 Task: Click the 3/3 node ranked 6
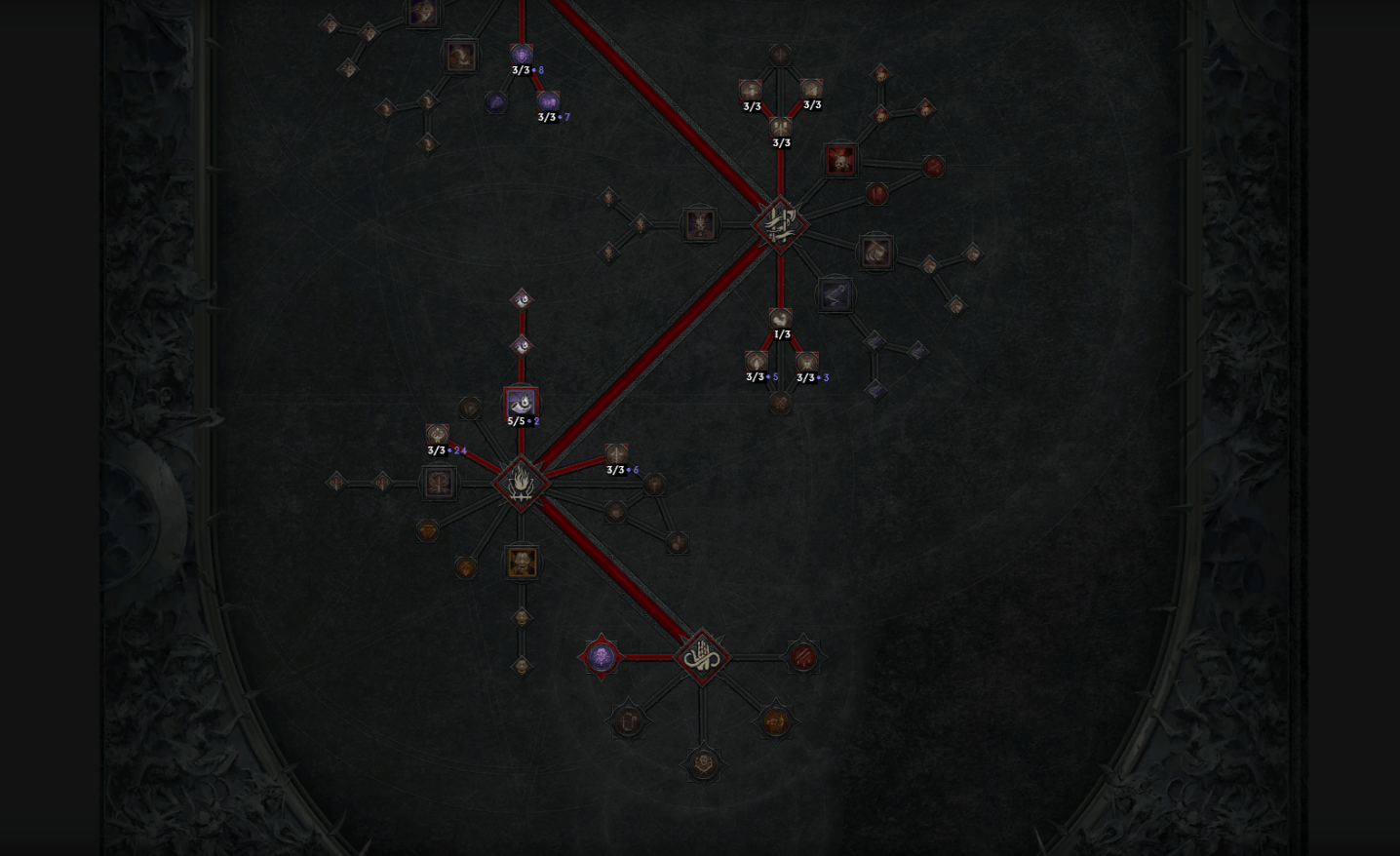(615, 454)
